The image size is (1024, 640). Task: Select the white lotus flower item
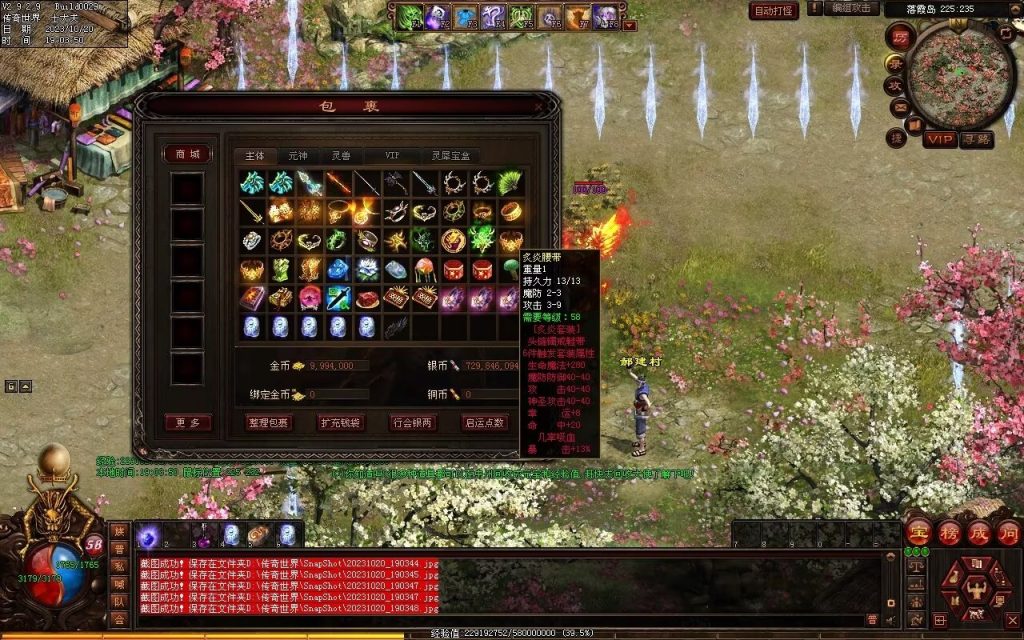tap(367, 269)
